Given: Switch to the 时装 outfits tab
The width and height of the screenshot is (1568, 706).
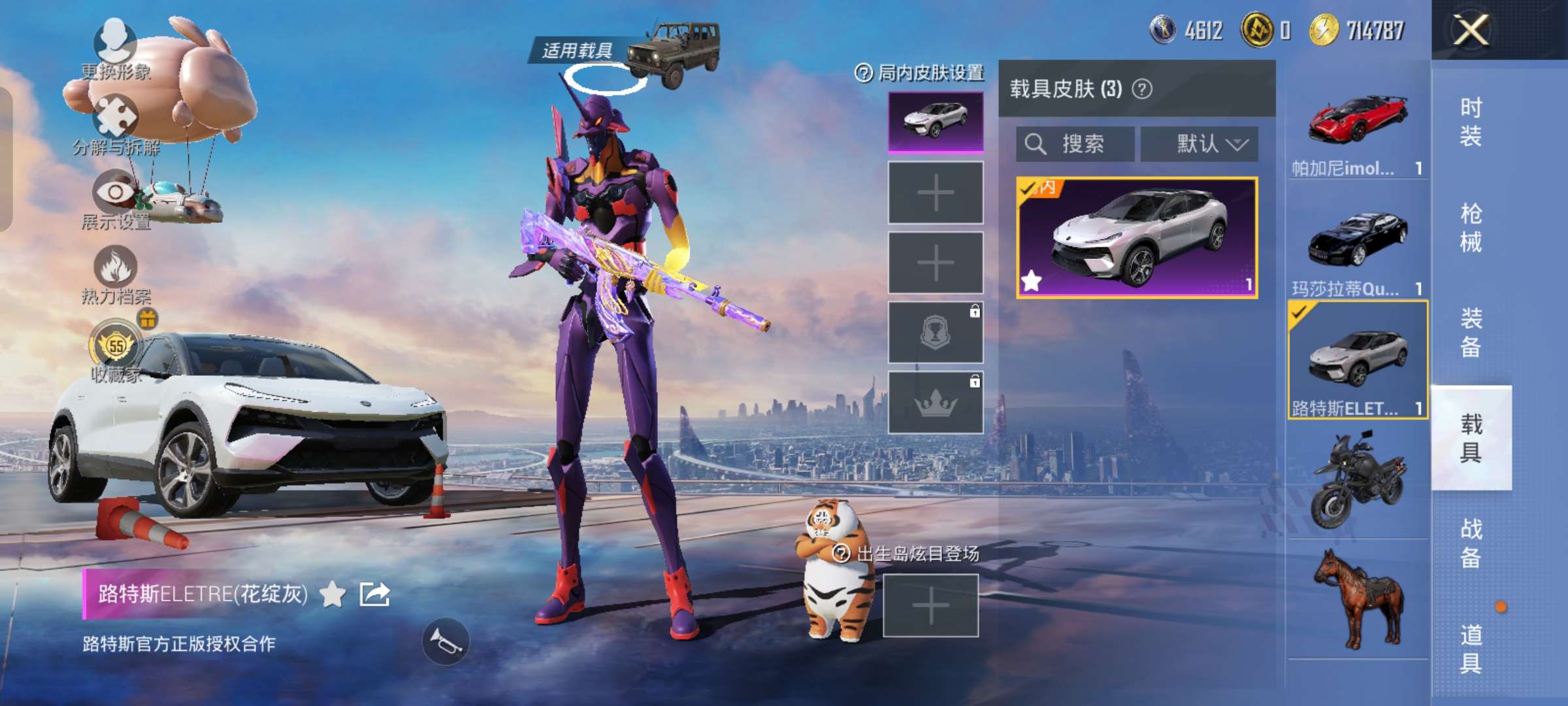Looking at the screenshot, I should (x=1471, y=122).
